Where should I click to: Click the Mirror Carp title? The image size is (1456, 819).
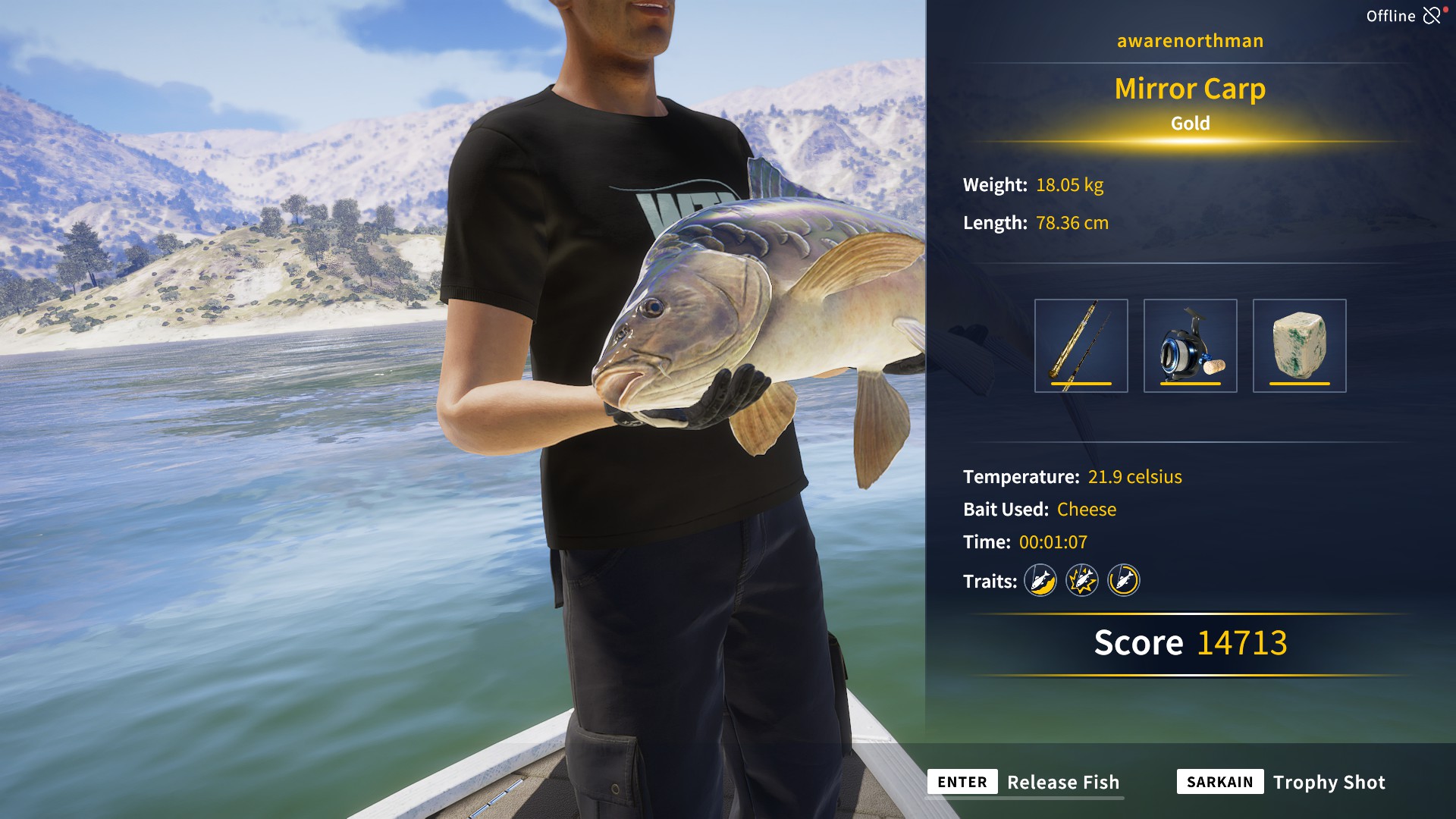pyautogui.click(x=1190, y=89)
